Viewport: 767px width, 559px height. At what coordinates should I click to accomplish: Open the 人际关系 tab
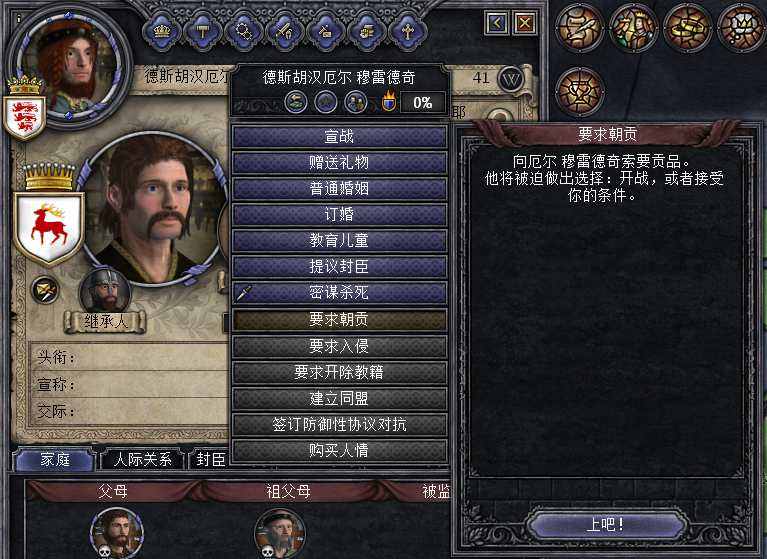click(x=143, y=459)
